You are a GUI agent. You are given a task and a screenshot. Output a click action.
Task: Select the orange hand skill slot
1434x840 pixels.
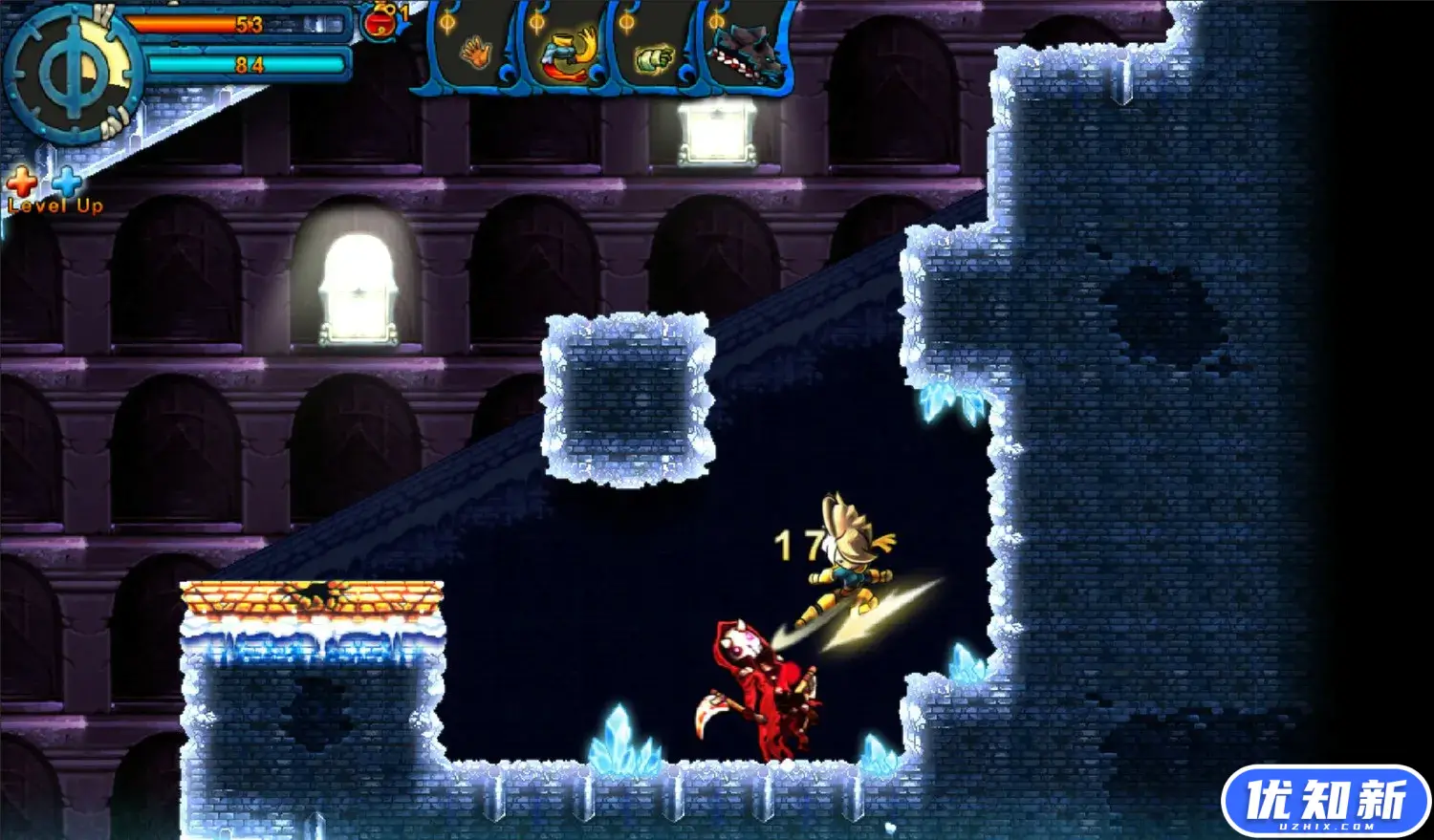pos(474,53)
